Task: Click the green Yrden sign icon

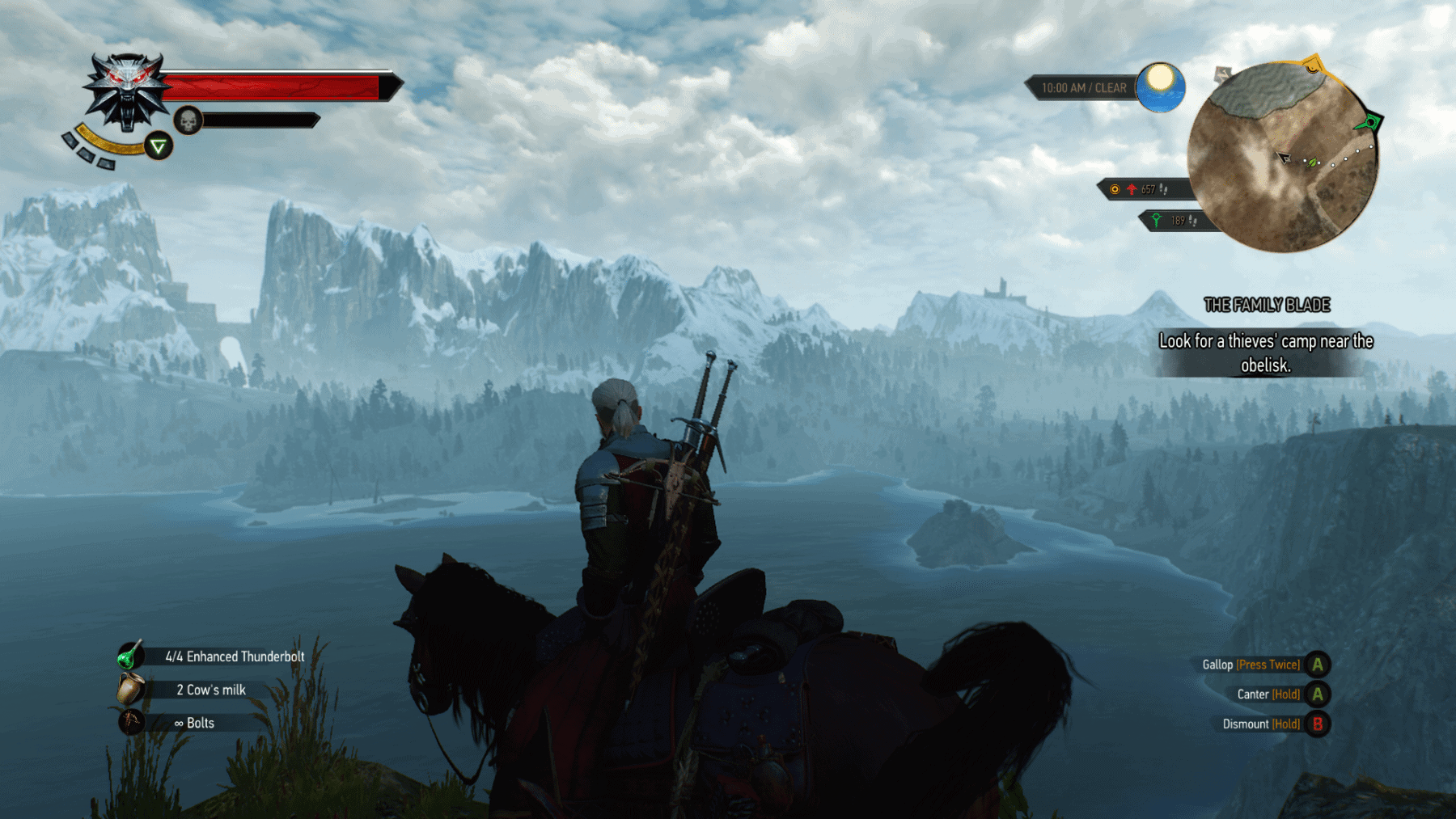Action: (x=159, y=146)
